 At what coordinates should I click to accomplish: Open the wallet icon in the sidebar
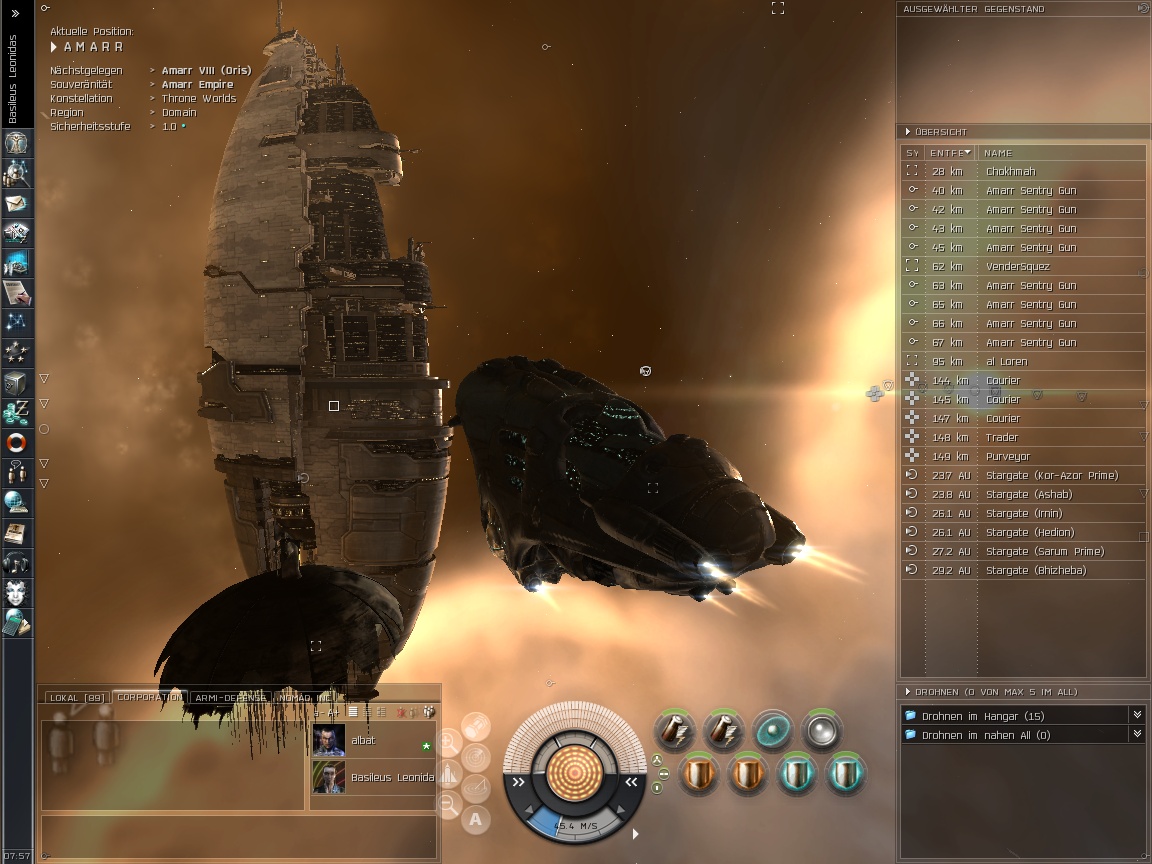[x=17, y=411]
